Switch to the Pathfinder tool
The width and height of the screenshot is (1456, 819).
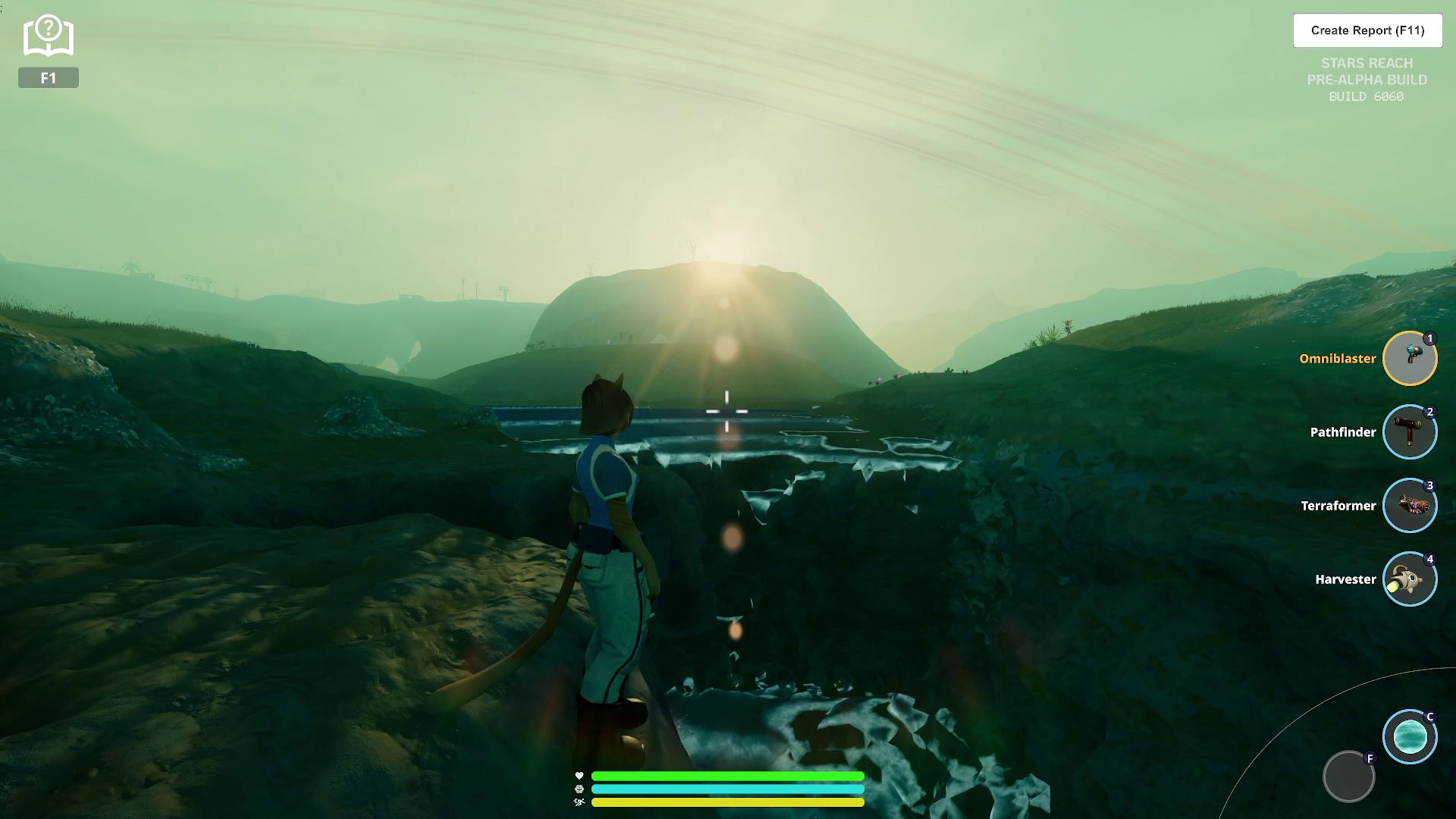coord(1409,432)
